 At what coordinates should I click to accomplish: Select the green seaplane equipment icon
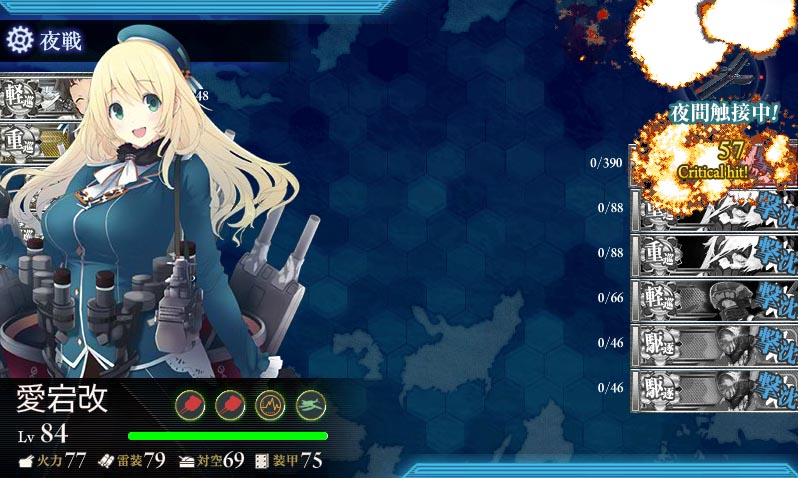pyautogui.click(x=311, y=404)
